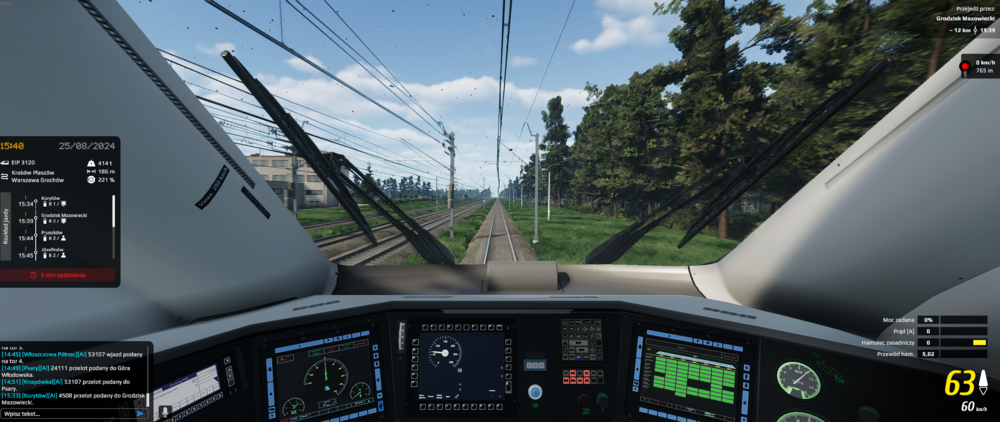Click the red delay notice bar
This screenshot has width=1000, height=422.
pos(59,274)
